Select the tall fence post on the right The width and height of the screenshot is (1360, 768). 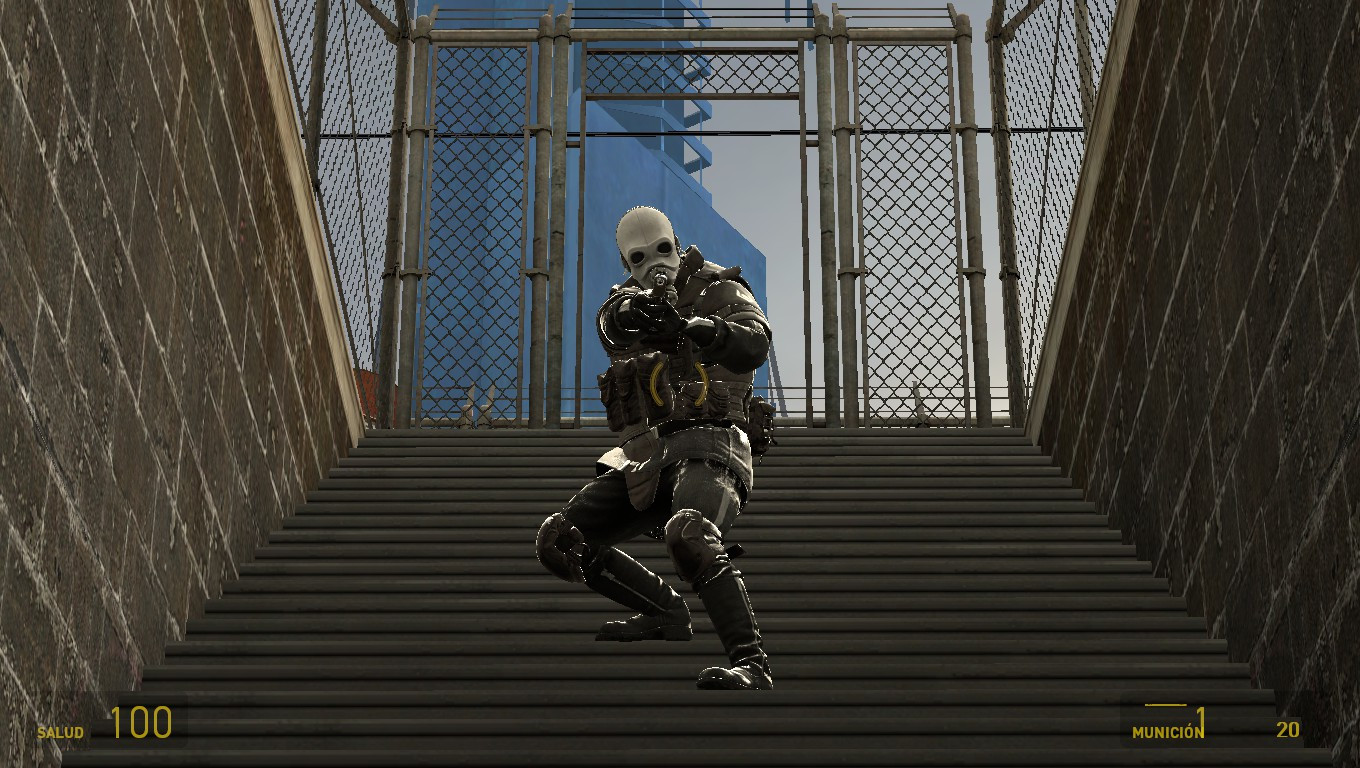click(x=967, y=200)
